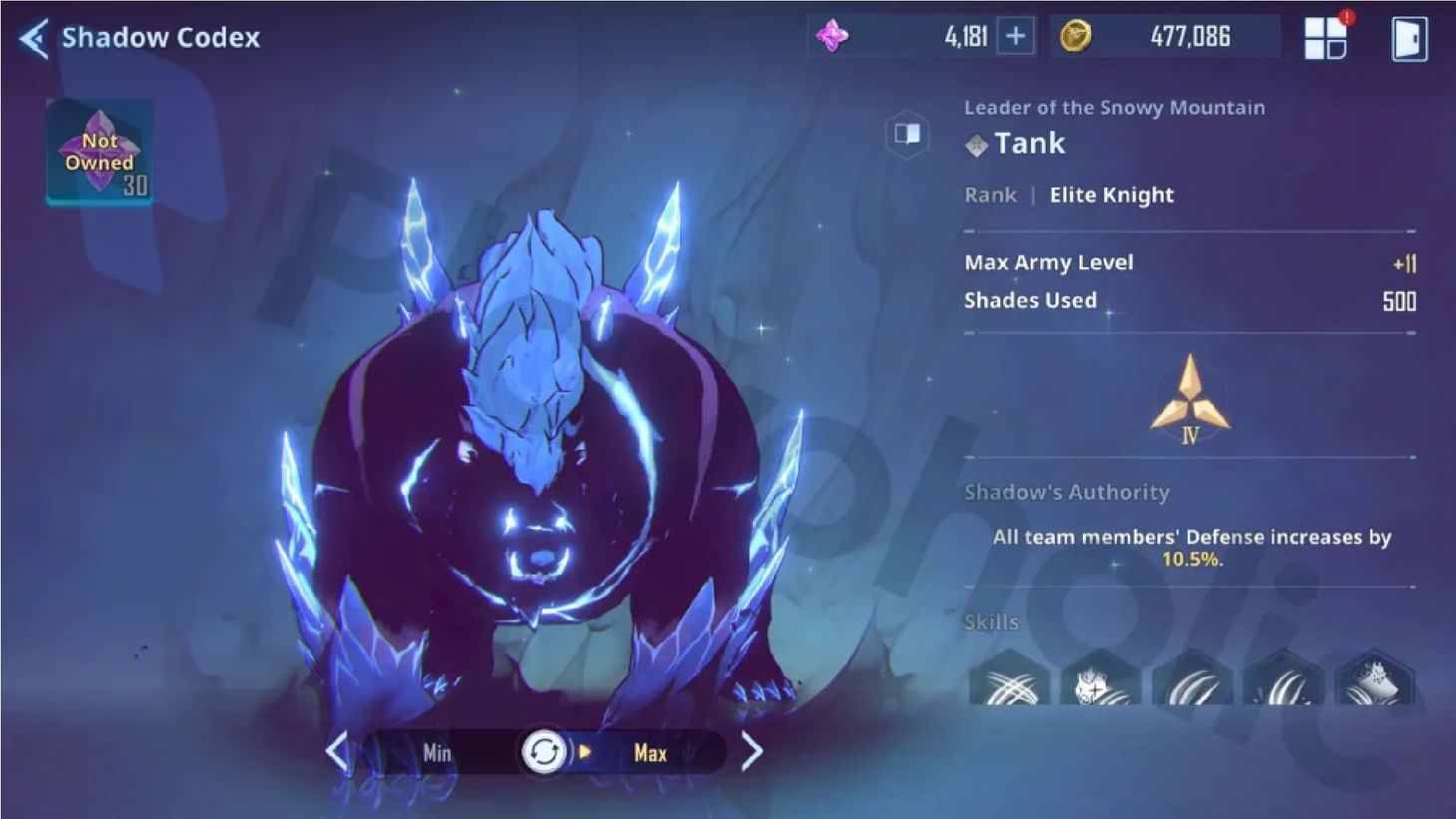Viewport: 1456px width, 819px height.
Task: Switch the shadow preview to Min
Action: coord(436,753)
